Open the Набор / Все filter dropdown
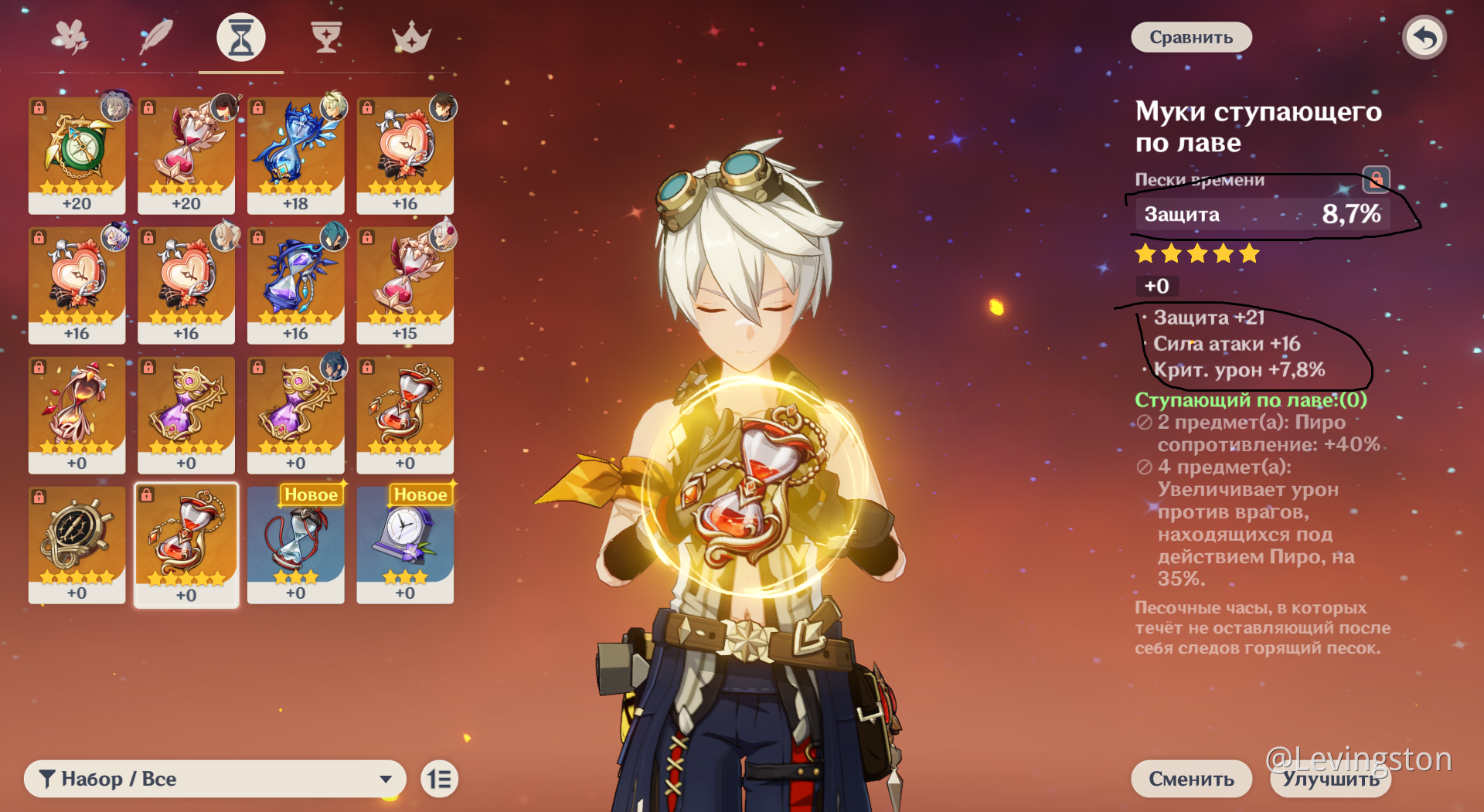The height and width of the screenshot is (812, 1484). (215, 779)
